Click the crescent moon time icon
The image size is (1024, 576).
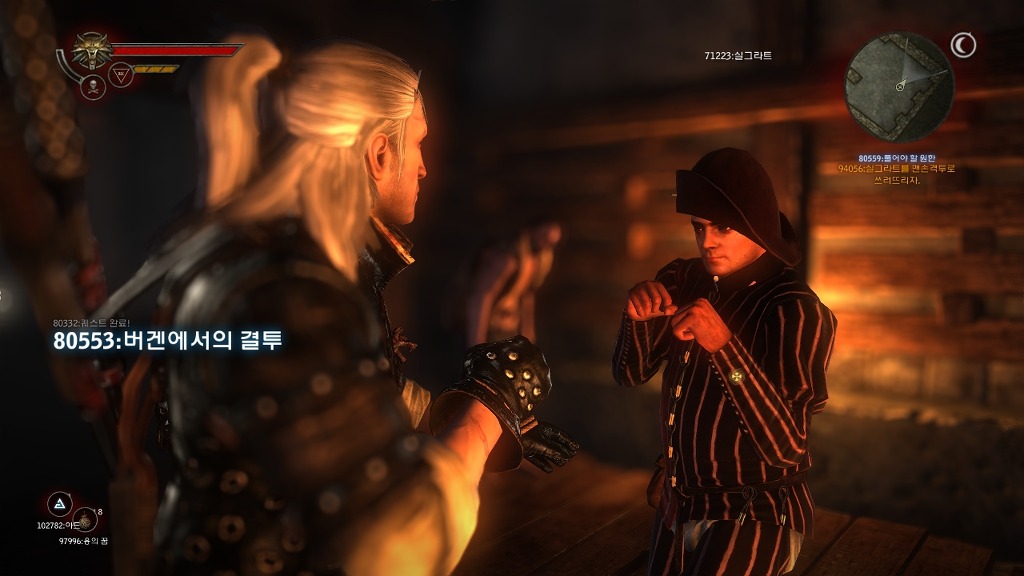coord(963,45)
